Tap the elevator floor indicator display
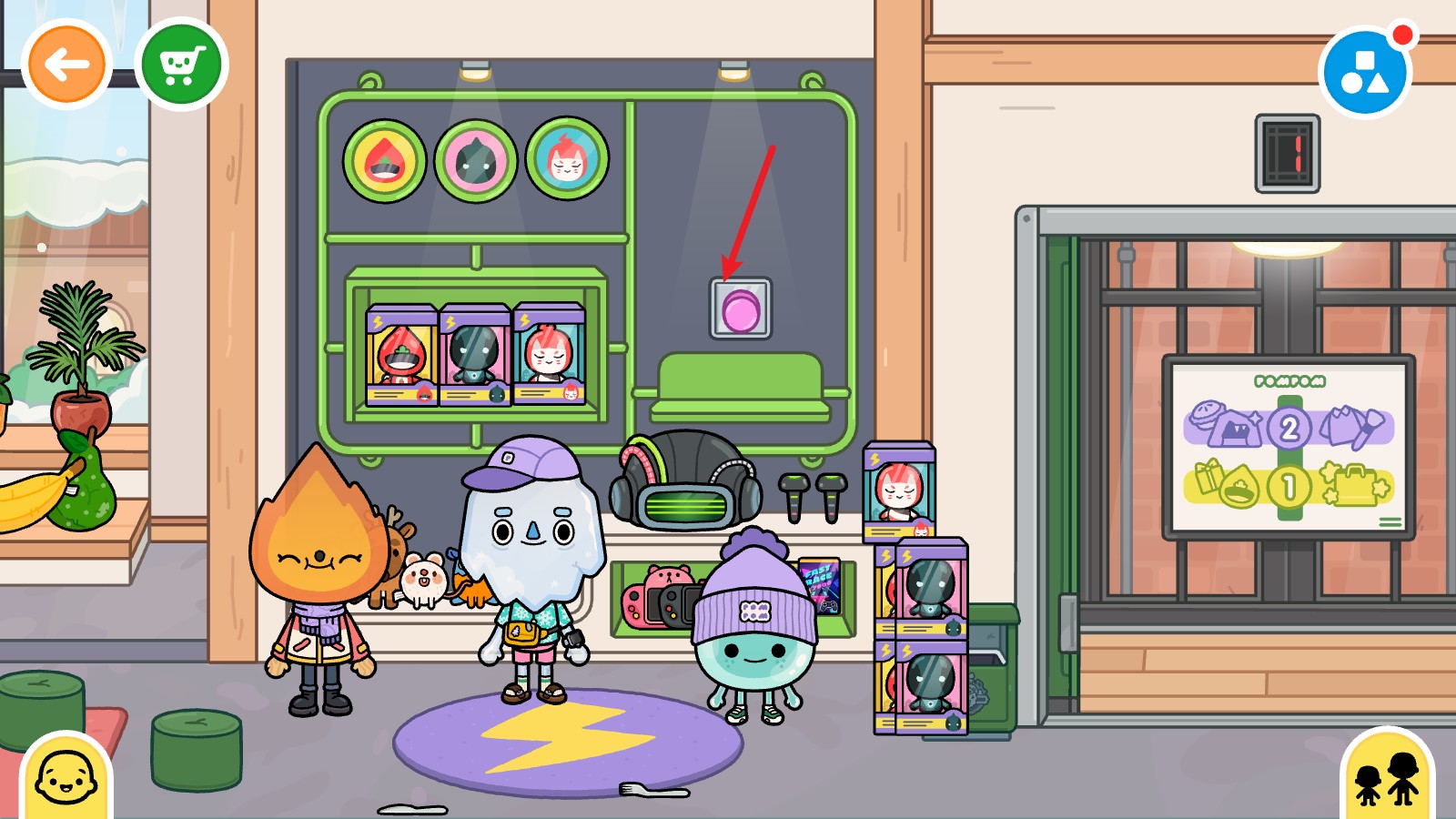Image resolution: width=1456 pixels, height=819 pixels. (x=1286, y=153)
